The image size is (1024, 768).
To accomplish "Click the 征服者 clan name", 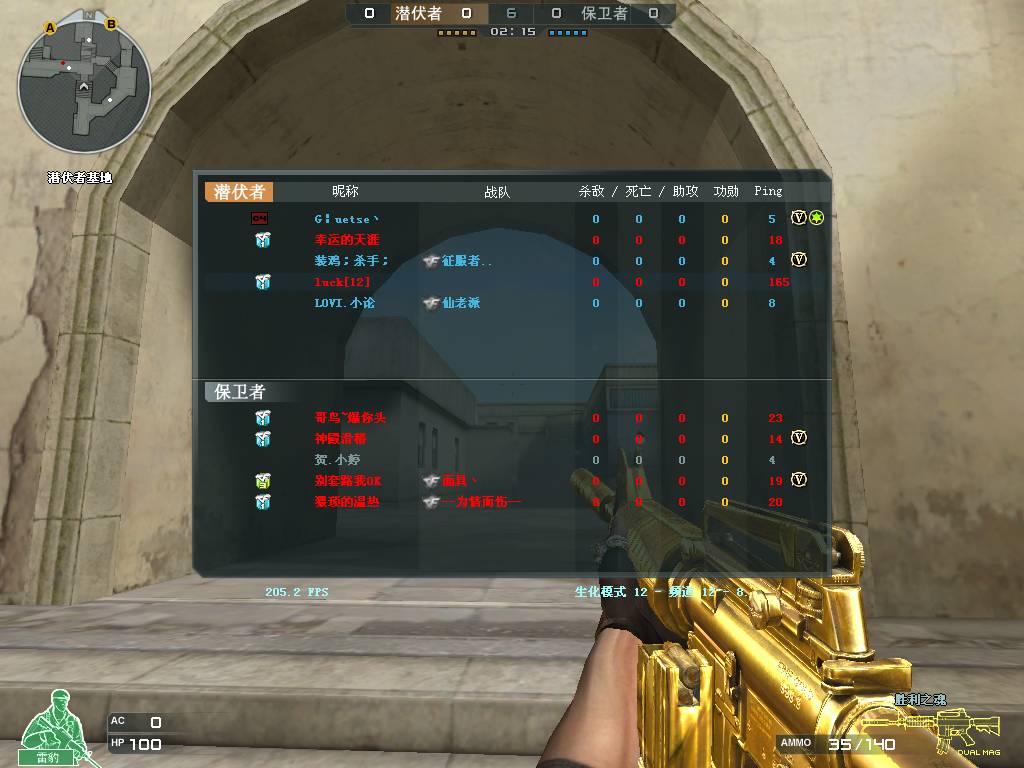I will tap(467, 261).
